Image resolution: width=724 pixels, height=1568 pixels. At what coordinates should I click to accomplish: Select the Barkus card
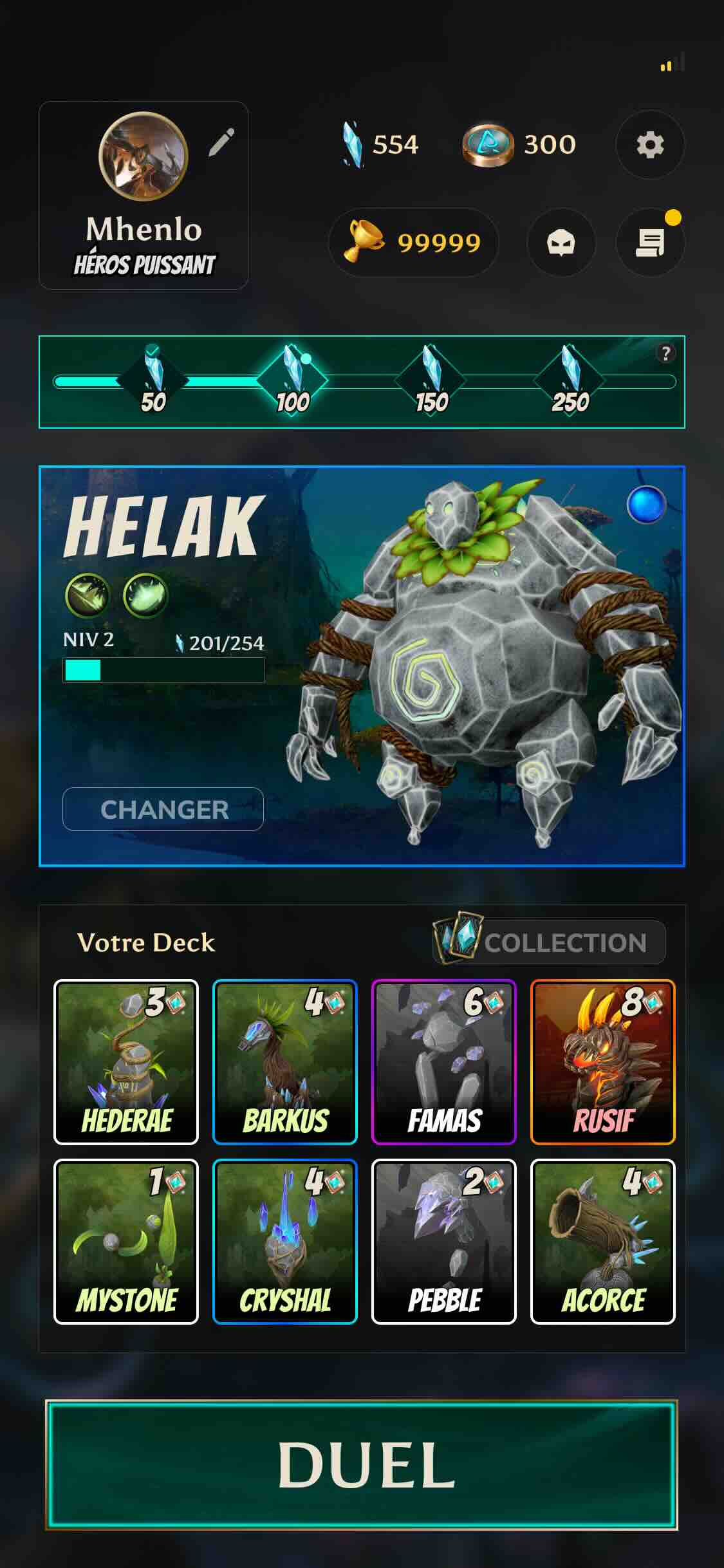click(x=285, y=1062)
